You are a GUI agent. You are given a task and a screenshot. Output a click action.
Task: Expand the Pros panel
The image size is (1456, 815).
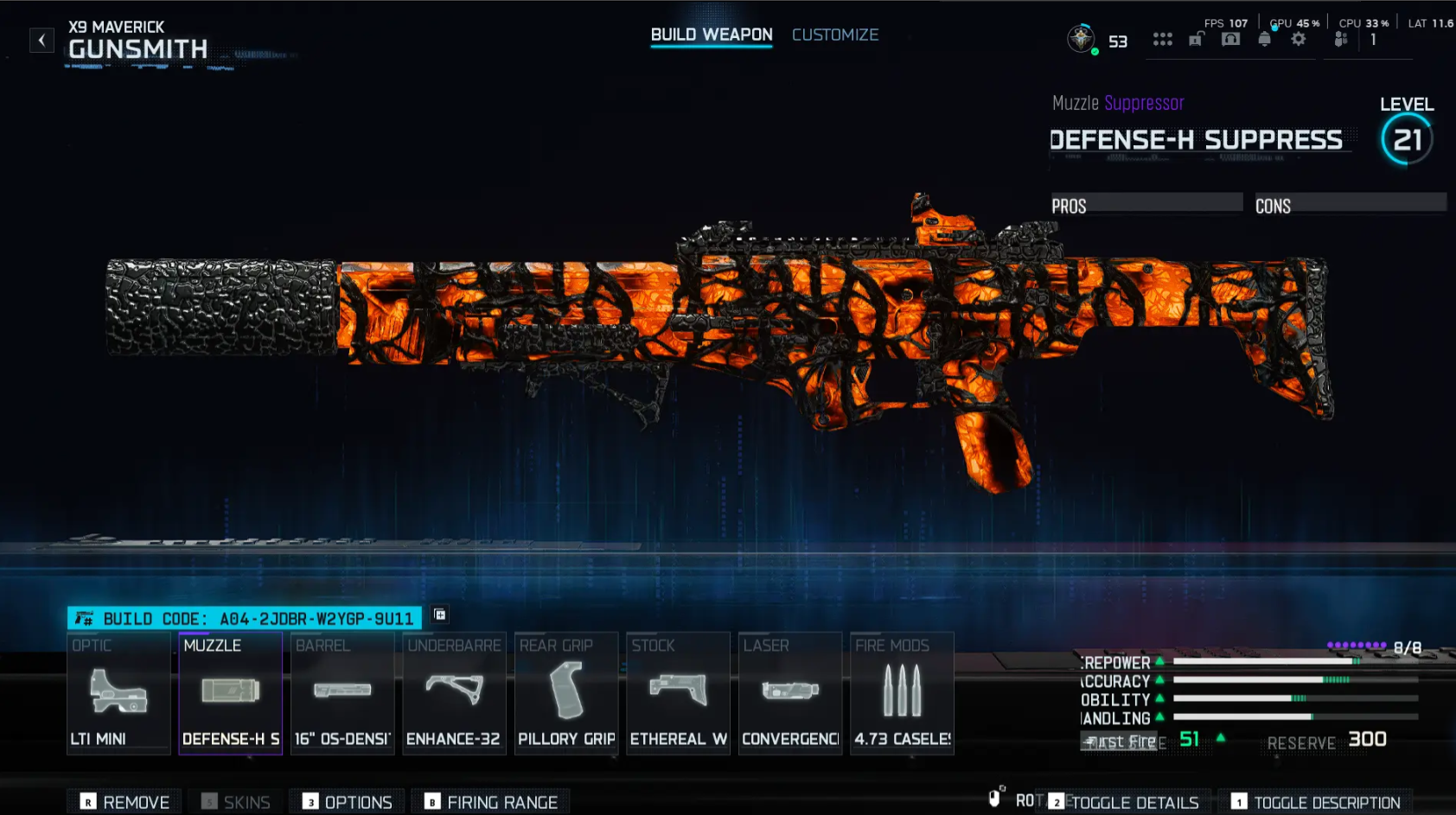1146,204
